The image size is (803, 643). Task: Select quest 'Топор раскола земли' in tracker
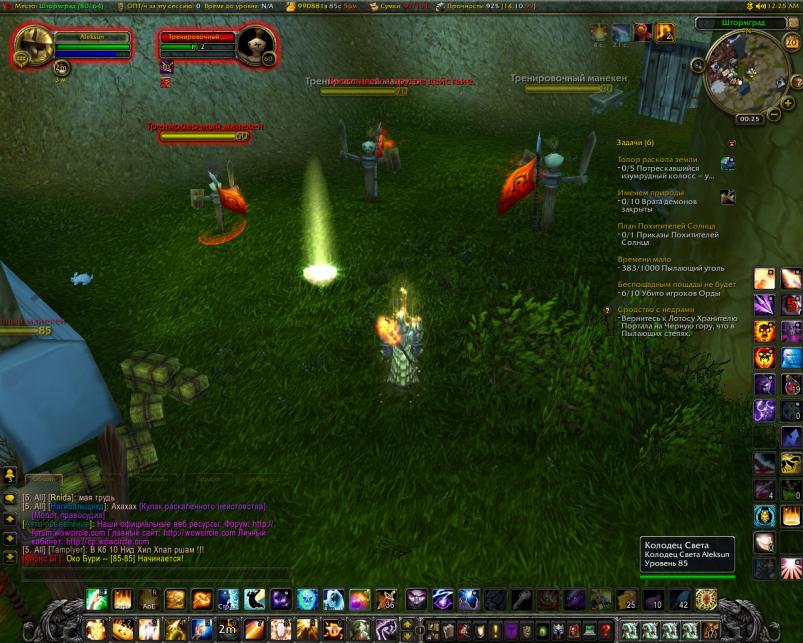coord(657,159)
